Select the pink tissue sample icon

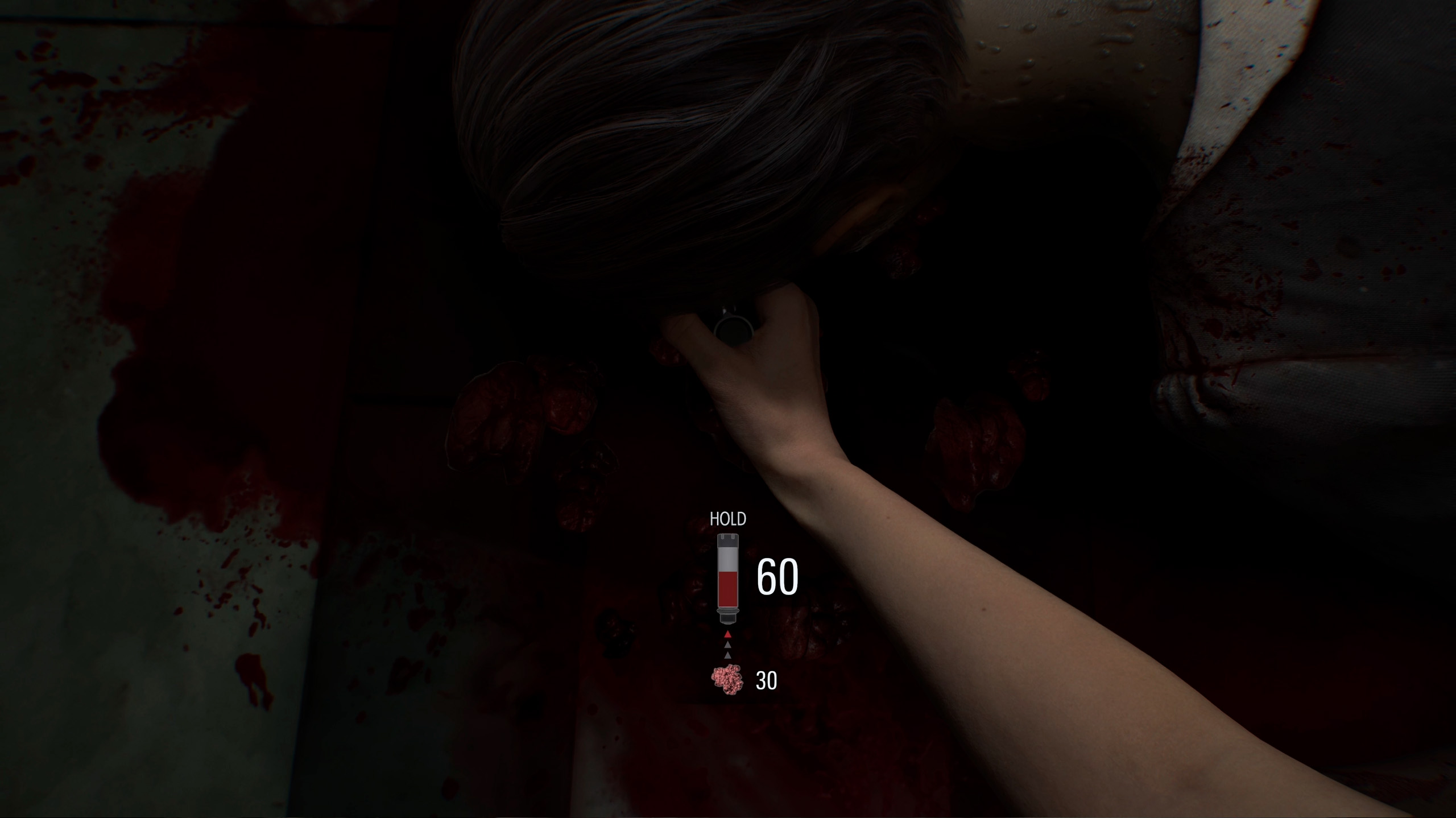tap(727, 680)
